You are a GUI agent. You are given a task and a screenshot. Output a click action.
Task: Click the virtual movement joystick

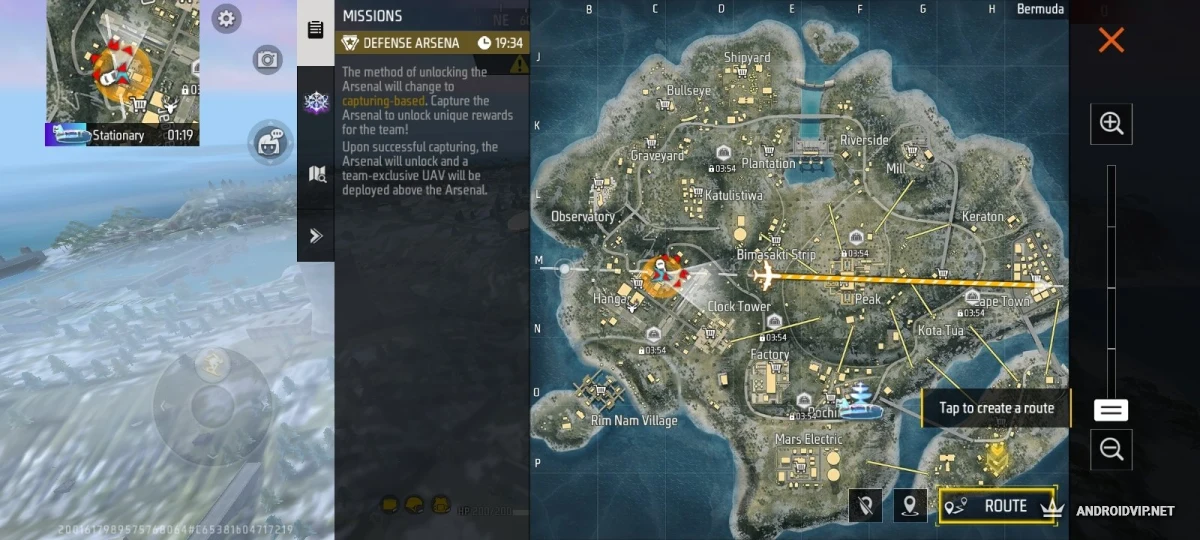[x=212, y=405]
